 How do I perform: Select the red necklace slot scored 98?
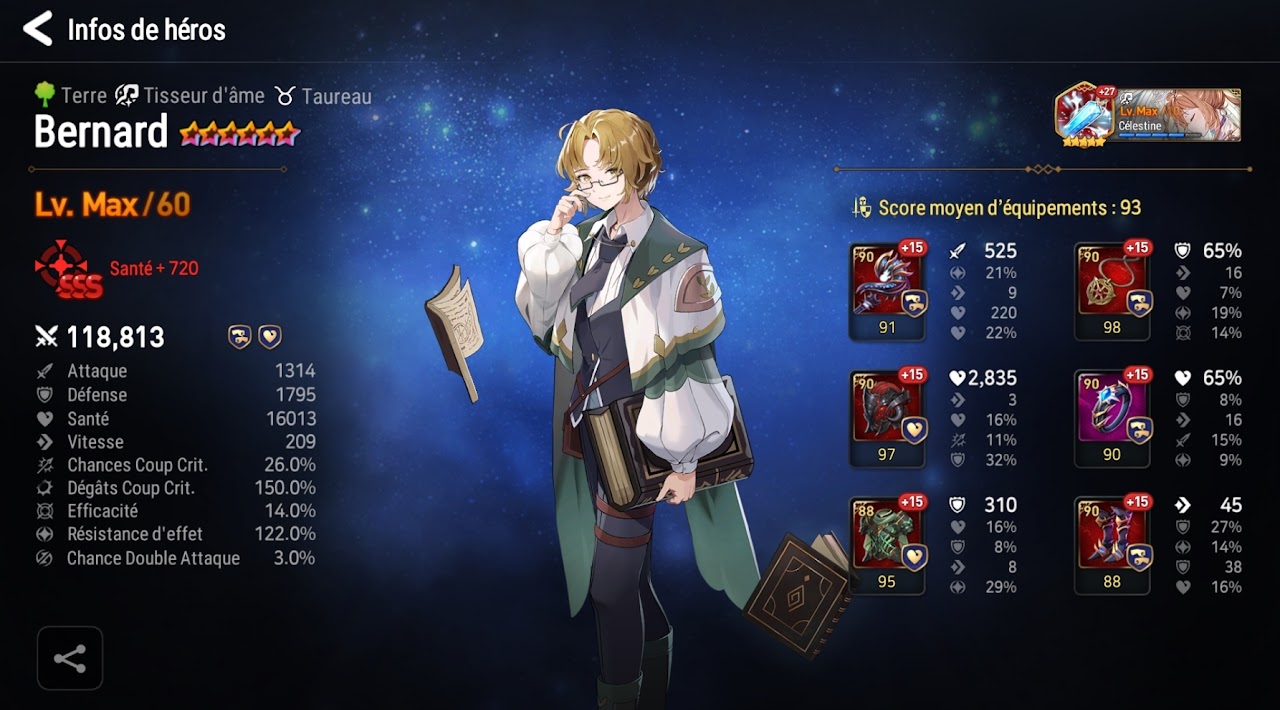pyautogui.click(x=1112, y=291)
